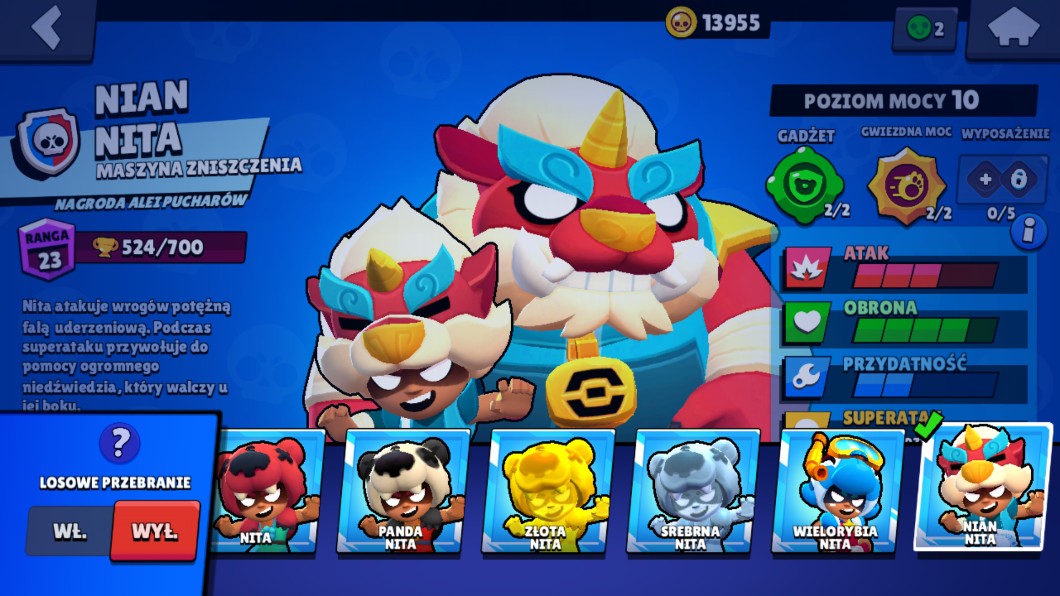The width and height of the screenshot is (1060, 596).
Task: Select the Wielorybia Nita skin
Action: [x=837, y=492]
